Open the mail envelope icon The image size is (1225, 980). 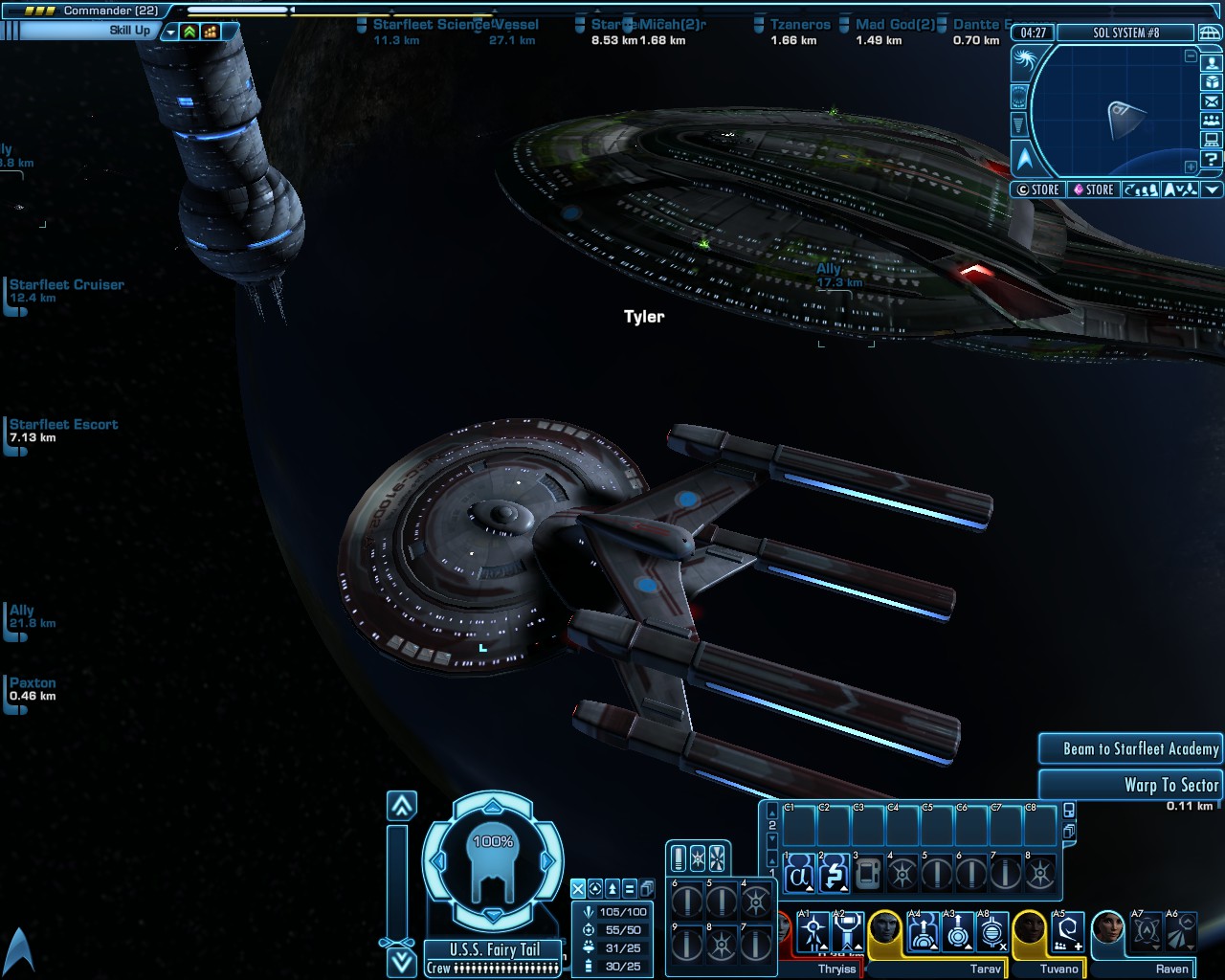coord(1212,101)
